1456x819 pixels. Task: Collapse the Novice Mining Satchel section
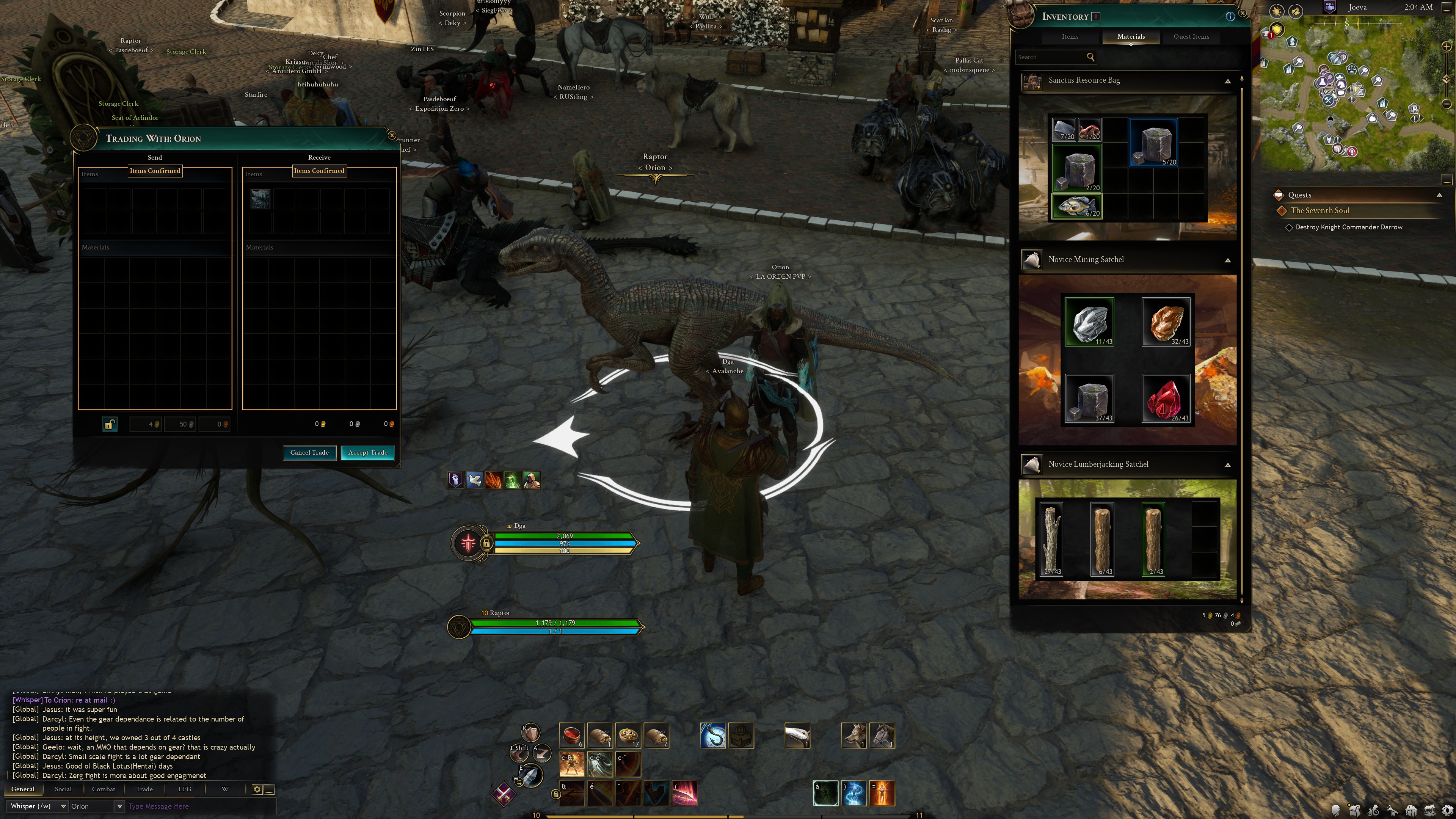tap(1227, 260)
